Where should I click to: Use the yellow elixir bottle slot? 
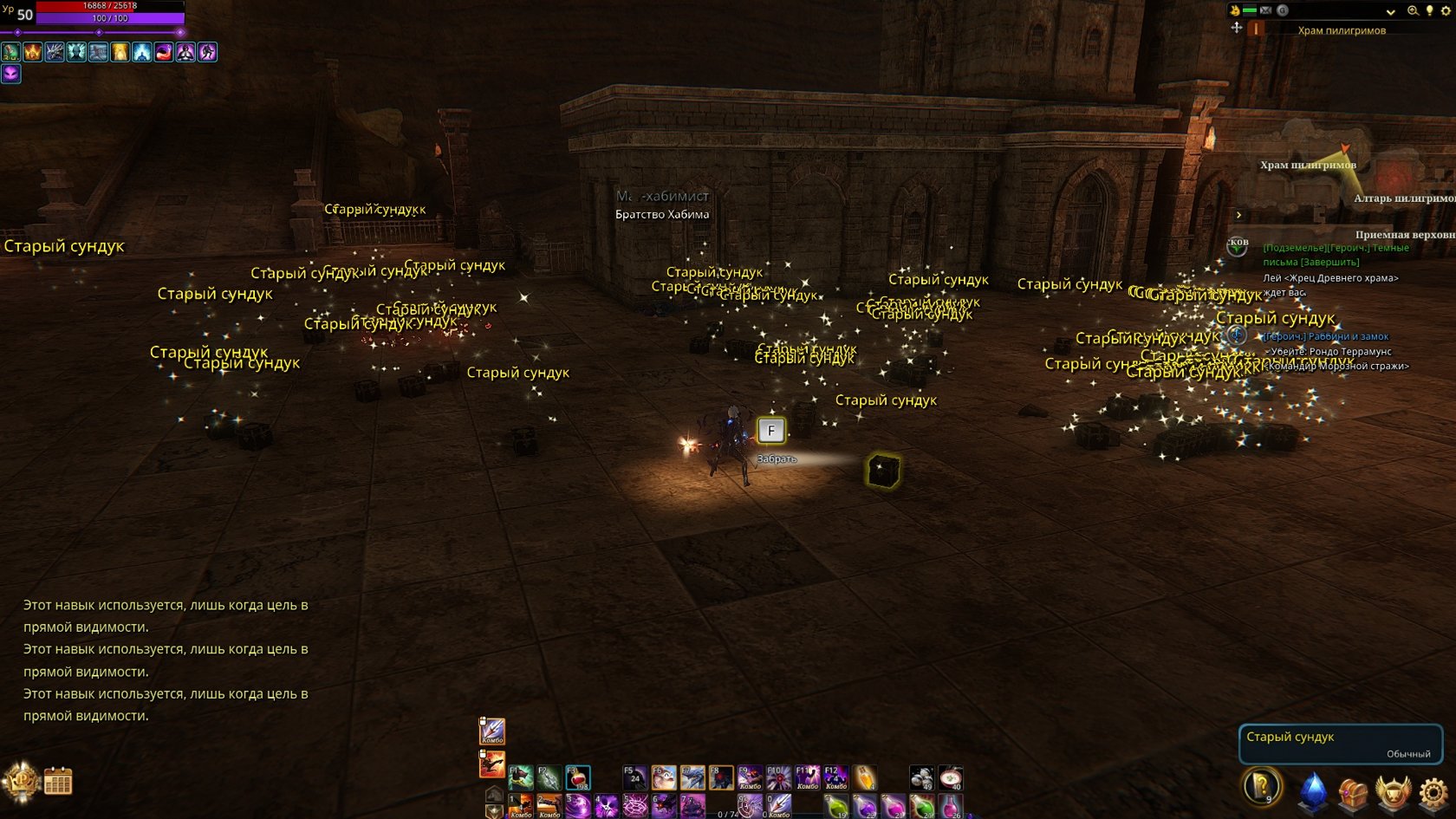865,777
